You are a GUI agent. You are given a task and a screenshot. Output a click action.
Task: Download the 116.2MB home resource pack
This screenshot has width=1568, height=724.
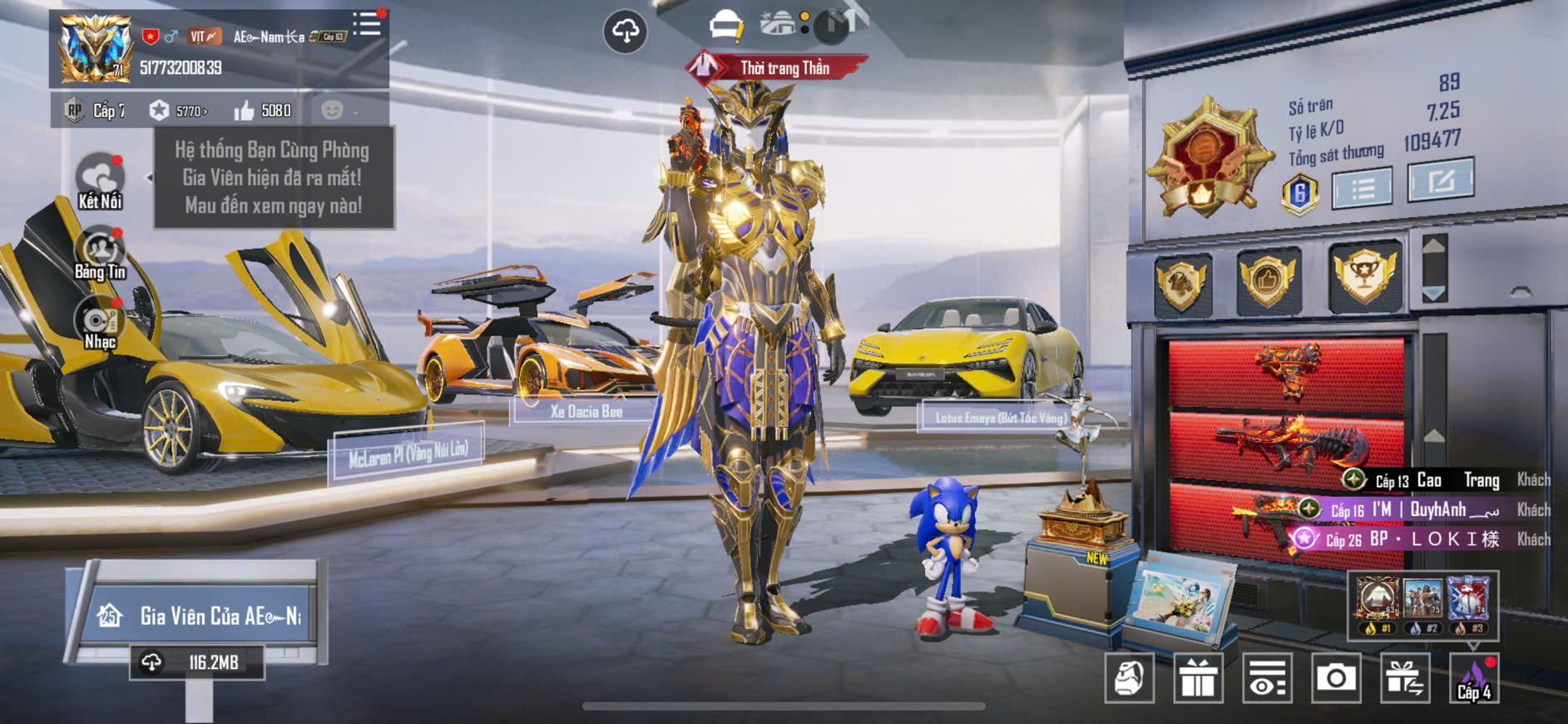click(196, 662)
